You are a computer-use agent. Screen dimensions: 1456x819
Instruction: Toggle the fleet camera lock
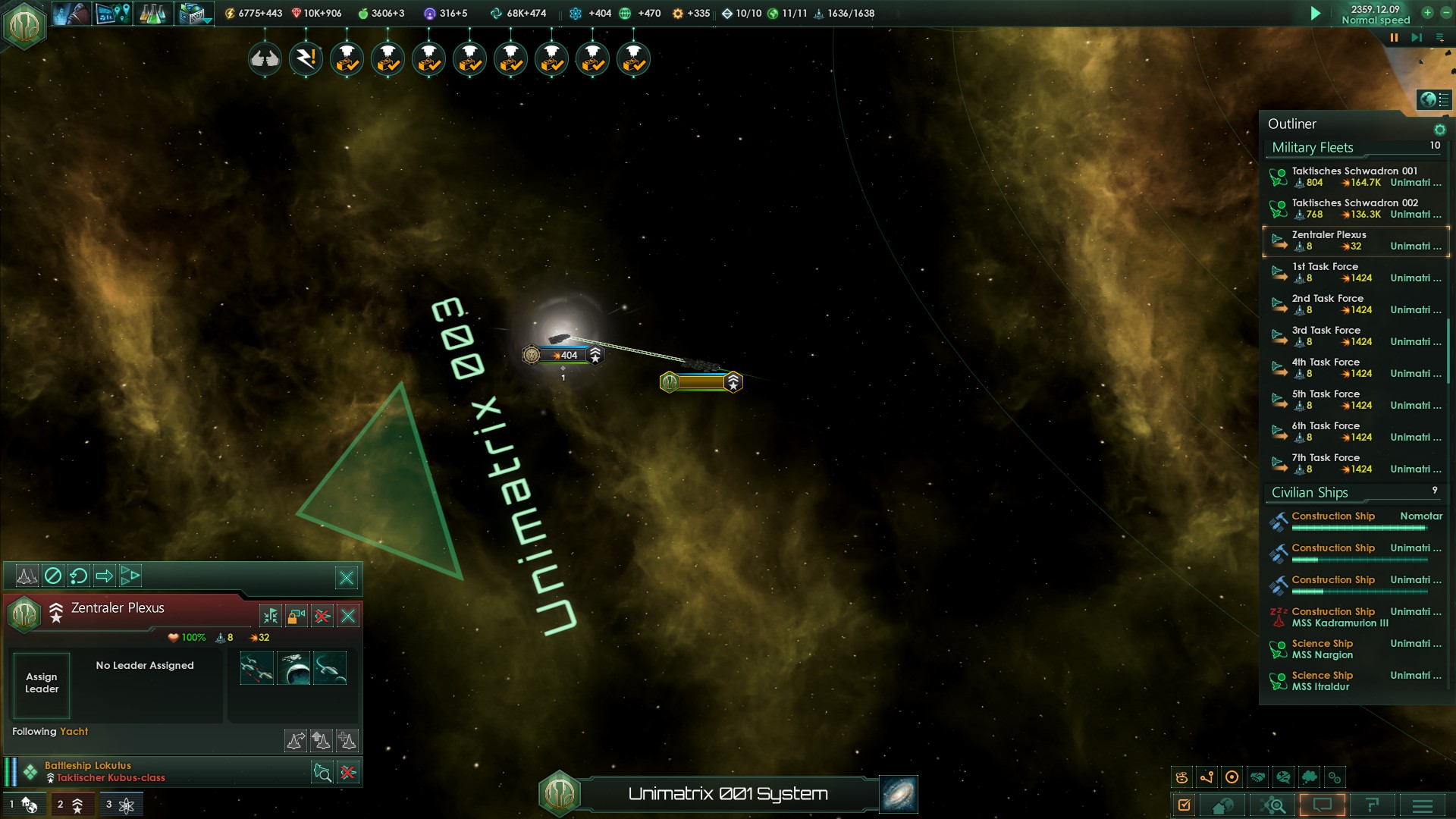click(x=297, y=616)
